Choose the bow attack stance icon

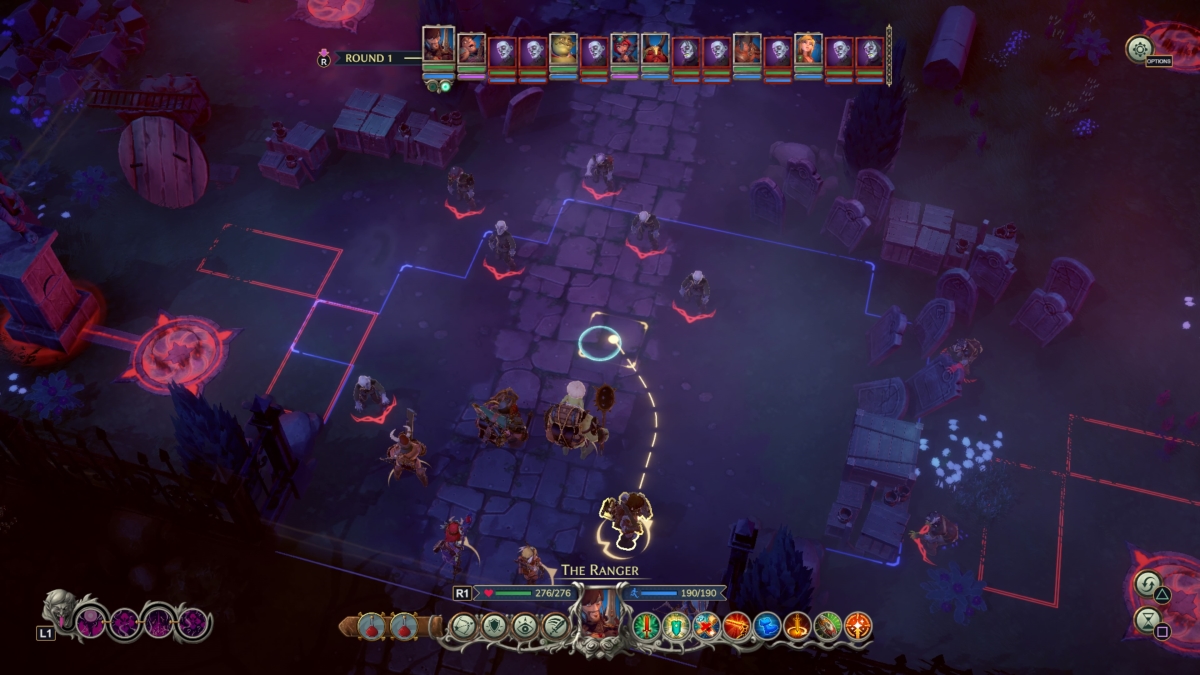(463, 626)
